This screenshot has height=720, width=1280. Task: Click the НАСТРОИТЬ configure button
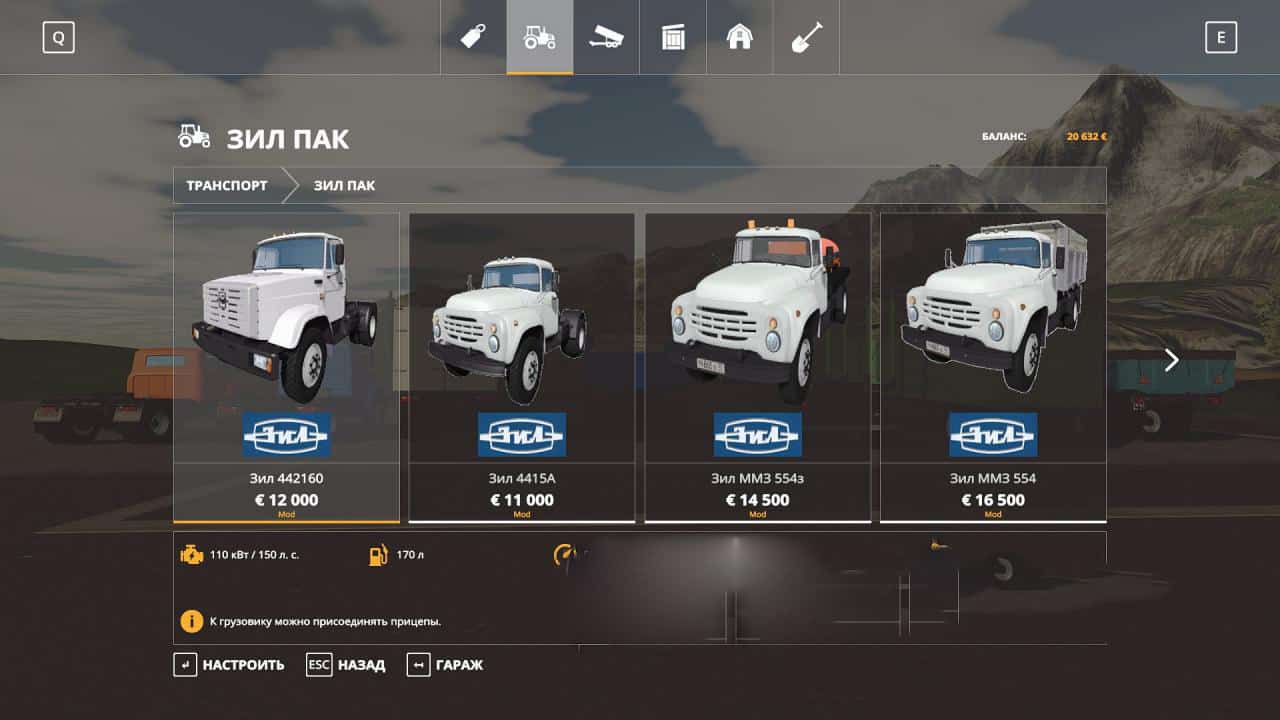230,665
